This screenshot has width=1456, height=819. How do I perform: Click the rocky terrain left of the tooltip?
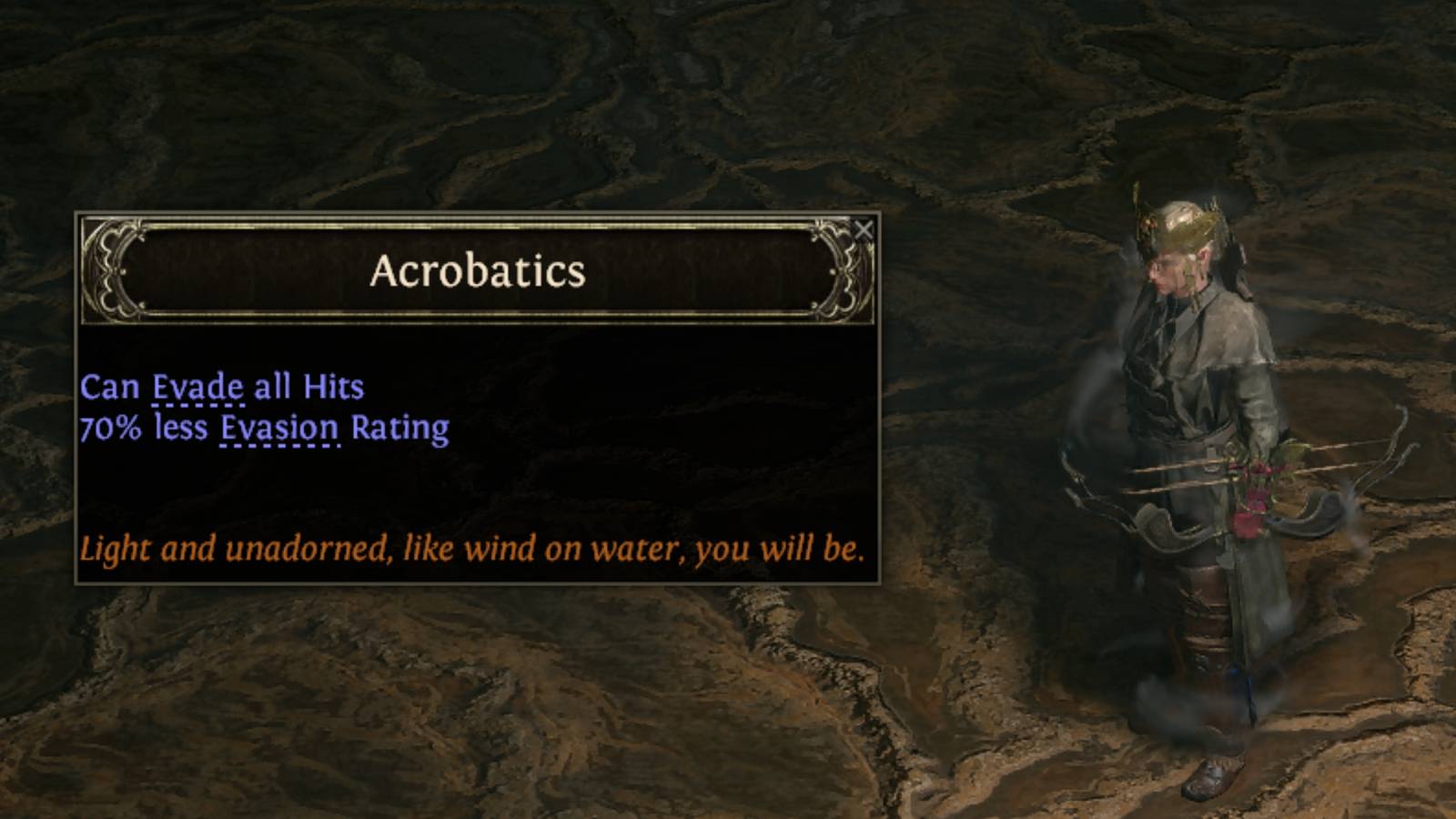tap(36, 409)
